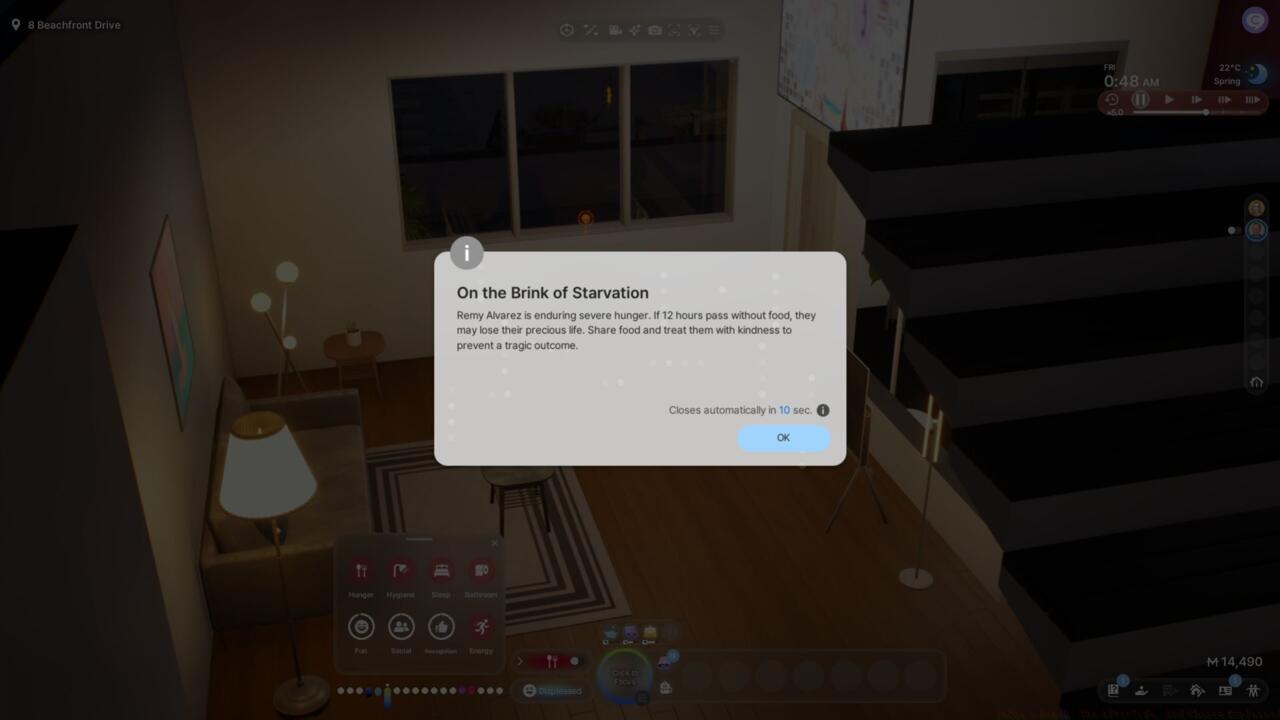Select the Fun need icon
This screenshot has height=720, width=1280.
point(361,627)
